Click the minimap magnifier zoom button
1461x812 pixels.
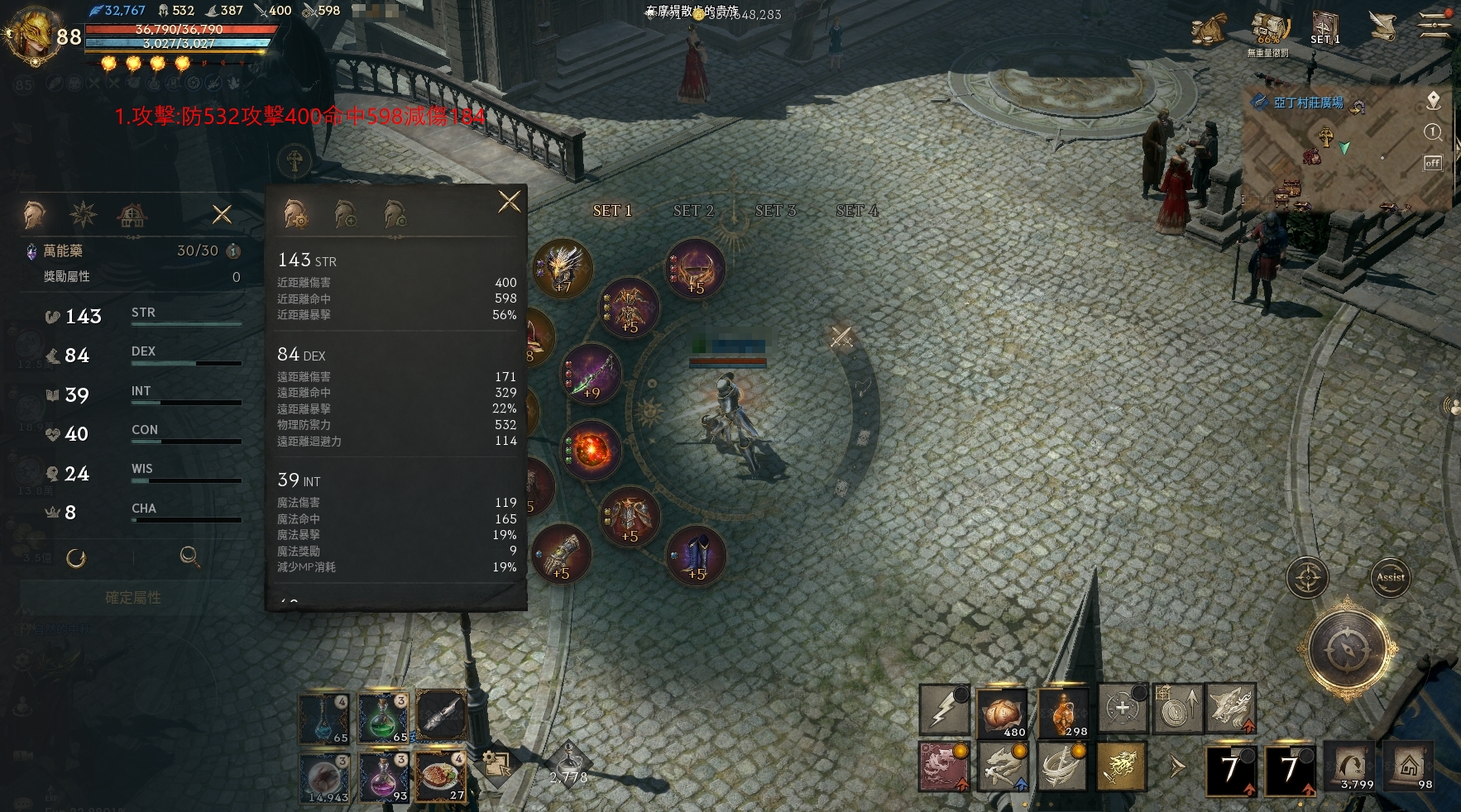tap(1433, 132)
